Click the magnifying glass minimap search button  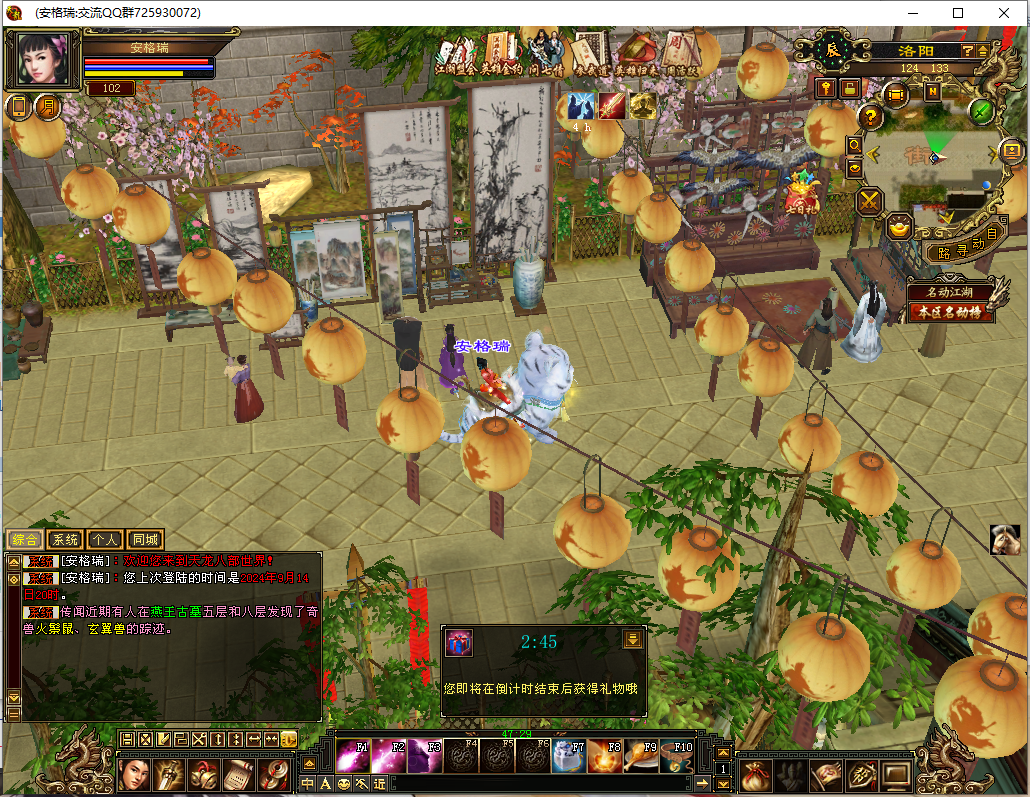[x=855, y=146]
